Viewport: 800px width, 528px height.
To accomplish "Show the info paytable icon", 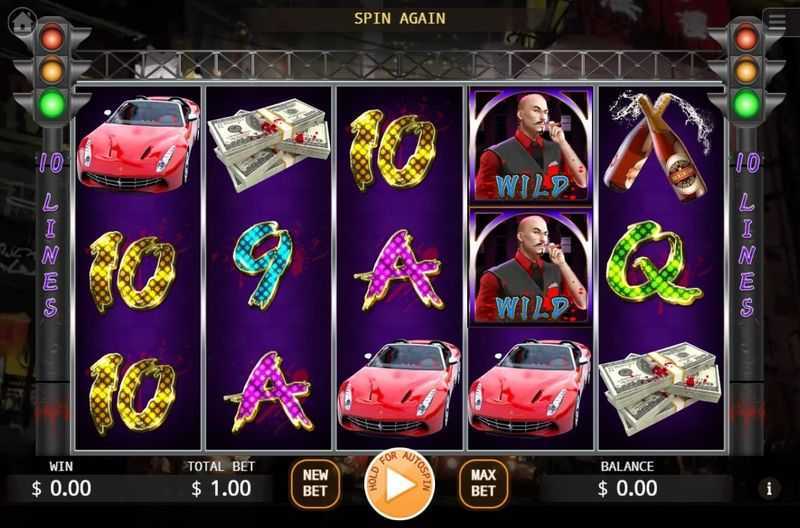I will pos(769,488).
